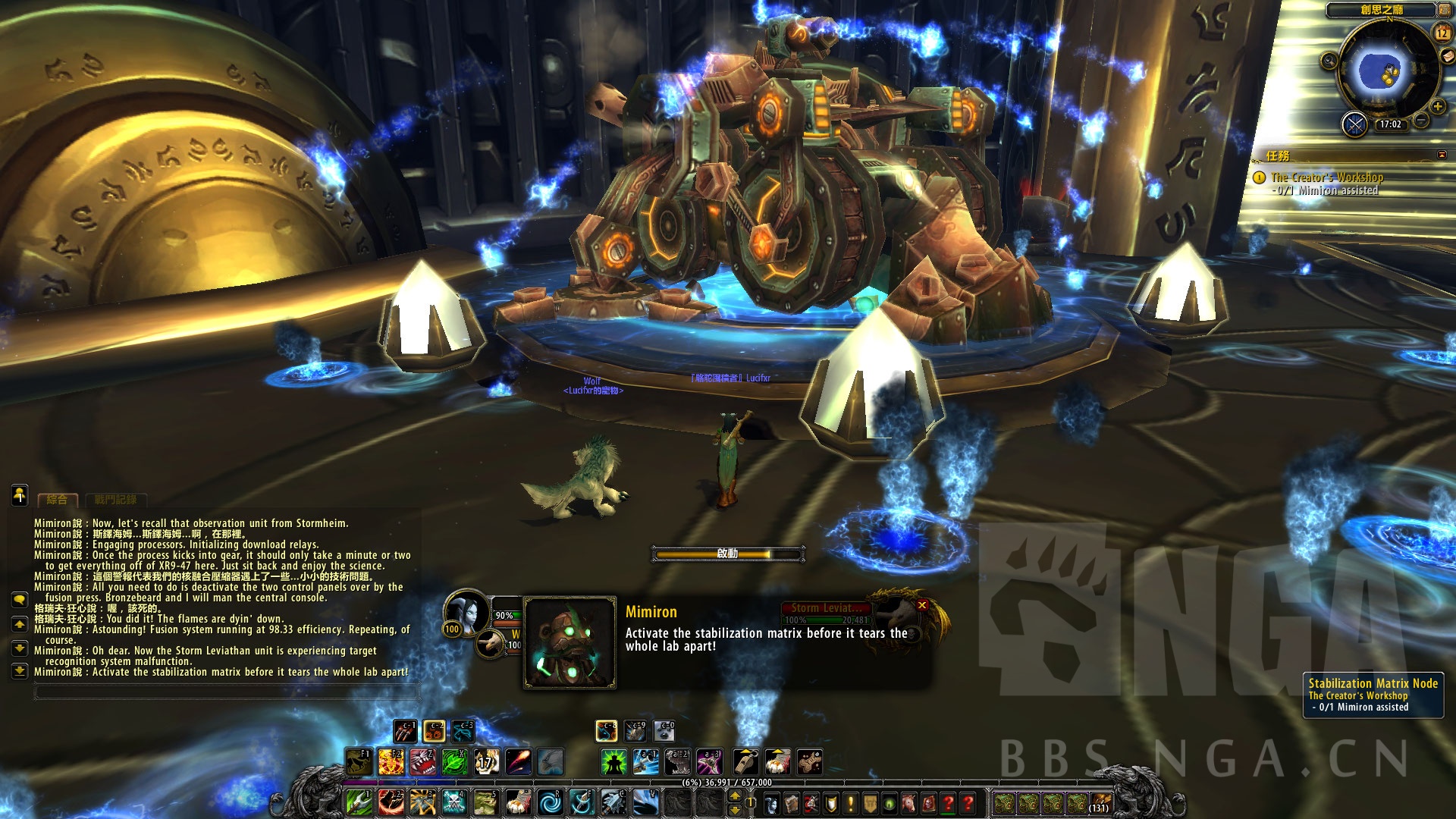Screen dimensions: 1456x819
Task: Open the social friends button above chat
Action: (x=20, y=495)
